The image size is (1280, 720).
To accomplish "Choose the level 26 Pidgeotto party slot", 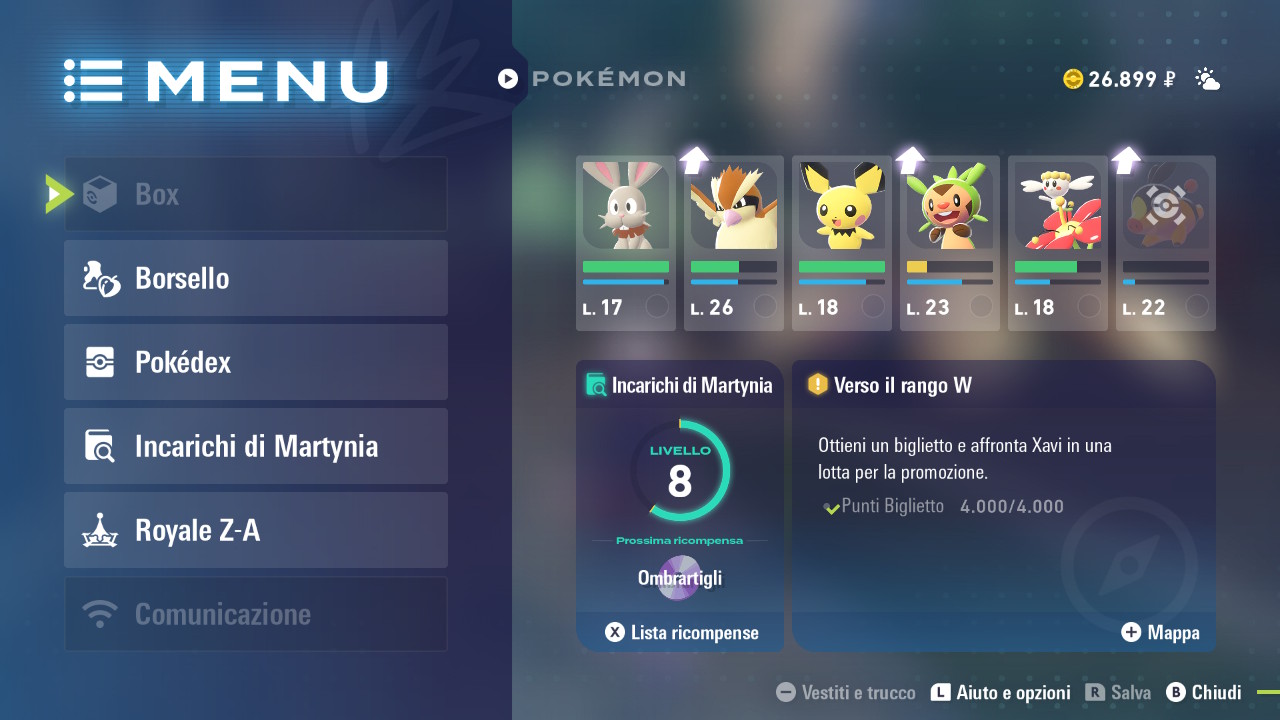I will 734,243.
